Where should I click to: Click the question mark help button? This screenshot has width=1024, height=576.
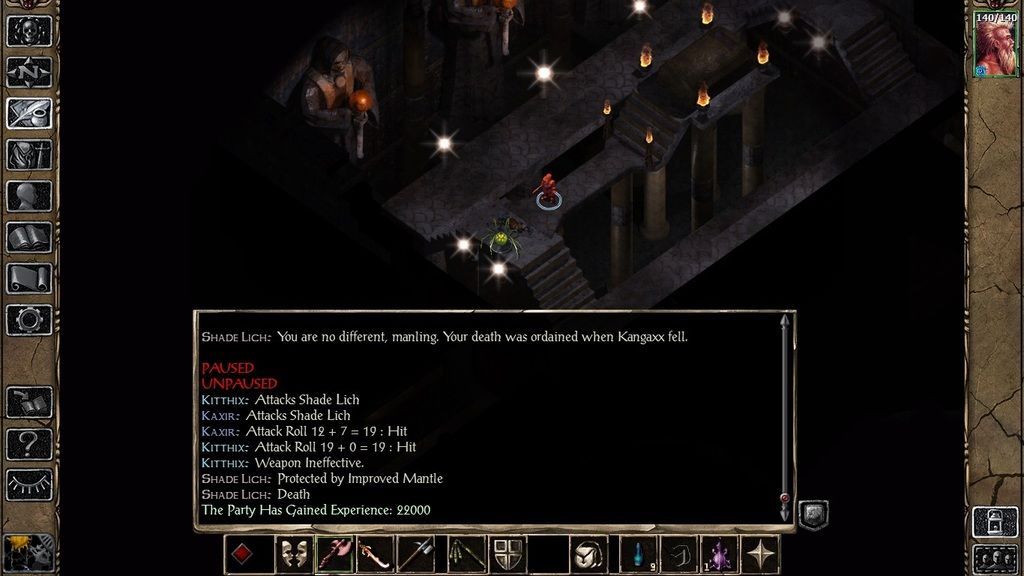(29, 443)
